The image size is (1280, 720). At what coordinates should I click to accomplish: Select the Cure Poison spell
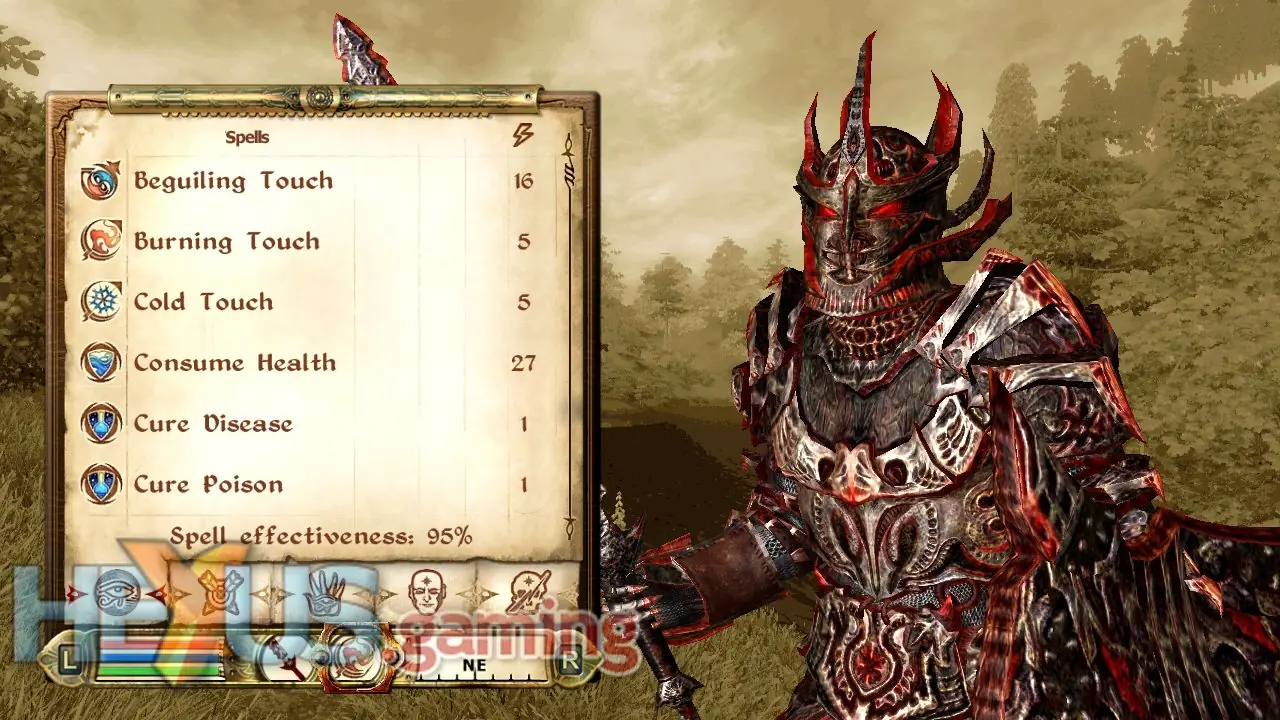[208, 485]
